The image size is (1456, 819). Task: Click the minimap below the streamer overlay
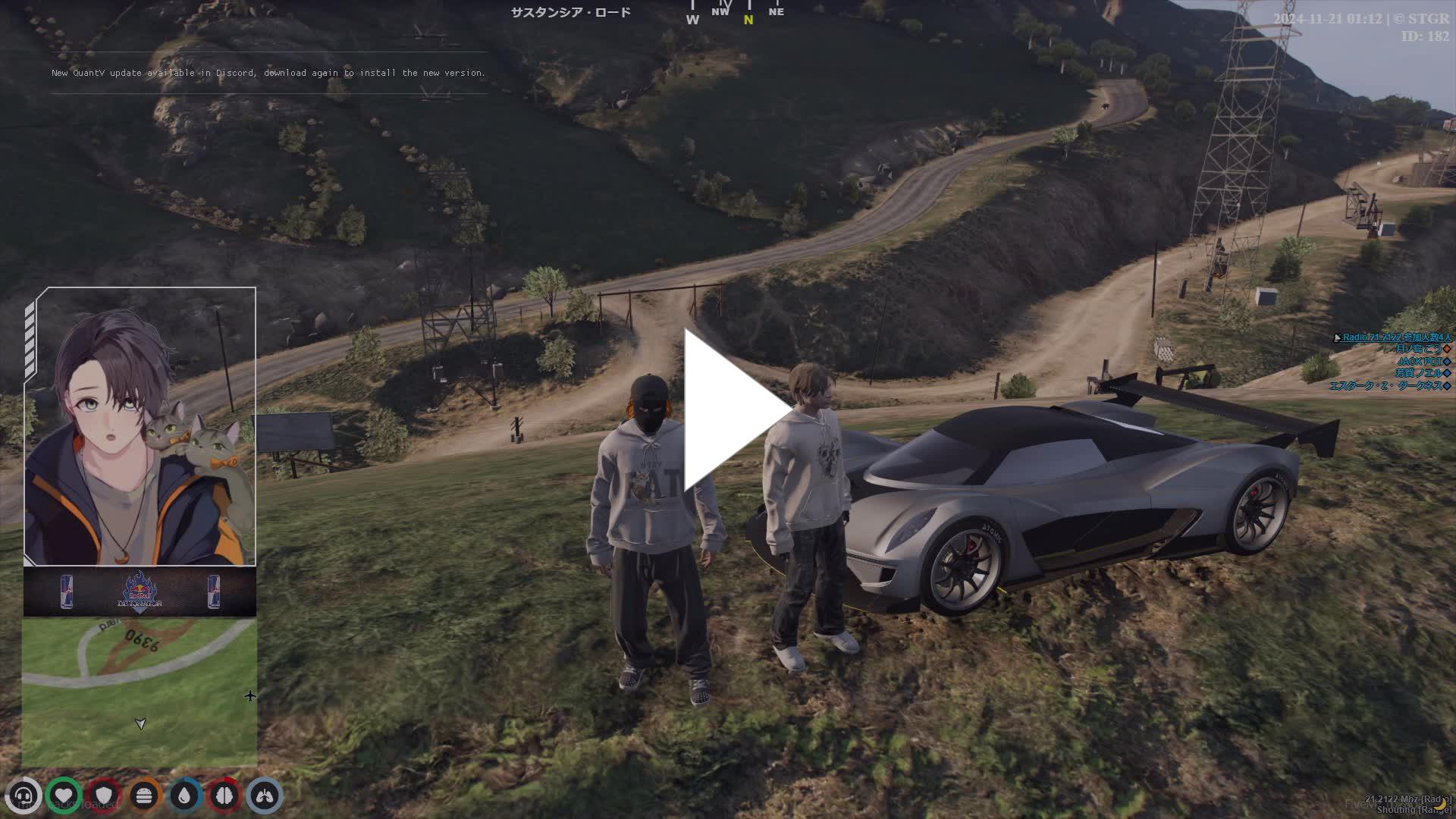tap(139, 692)
